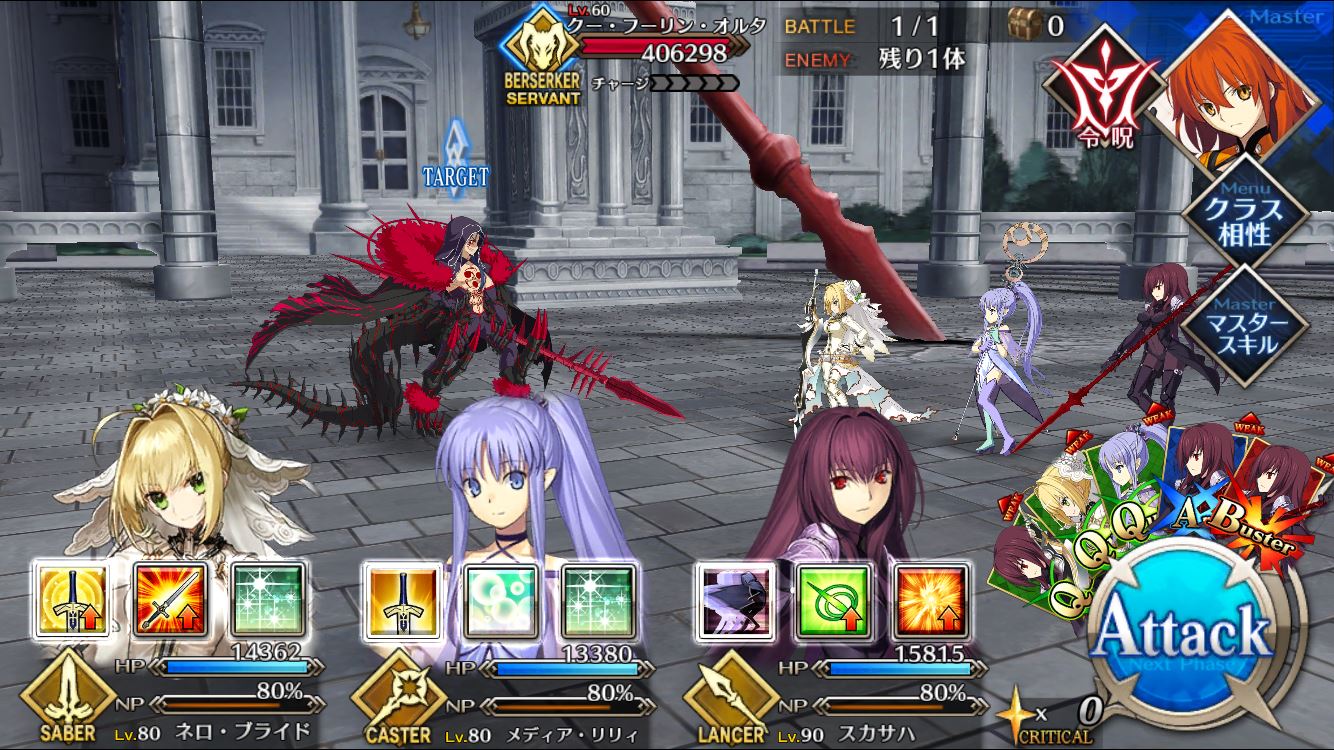Use Scathach's dark silhouette skill

735,600
